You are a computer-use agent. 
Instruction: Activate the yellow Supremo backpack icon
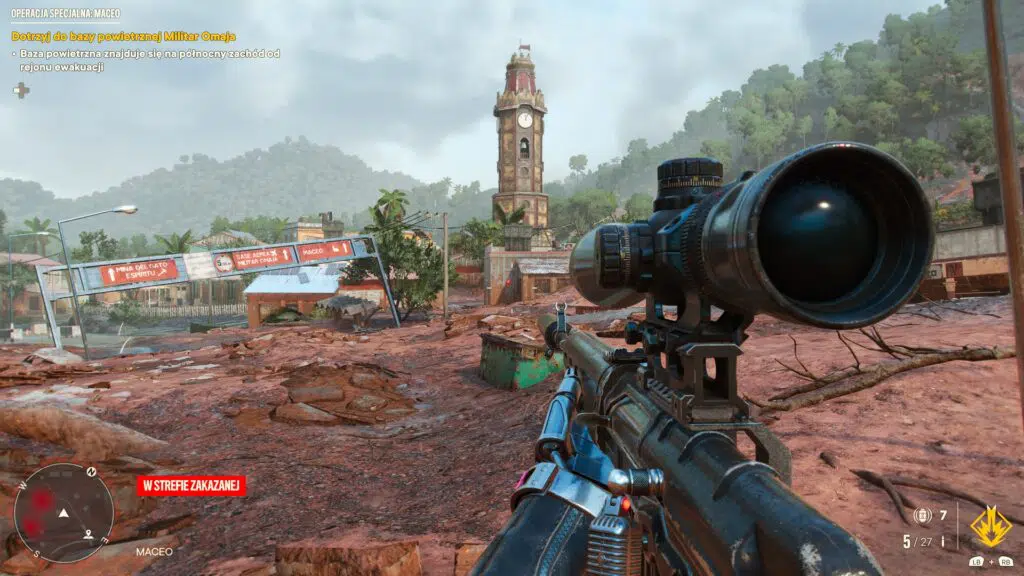click(990, 526)
